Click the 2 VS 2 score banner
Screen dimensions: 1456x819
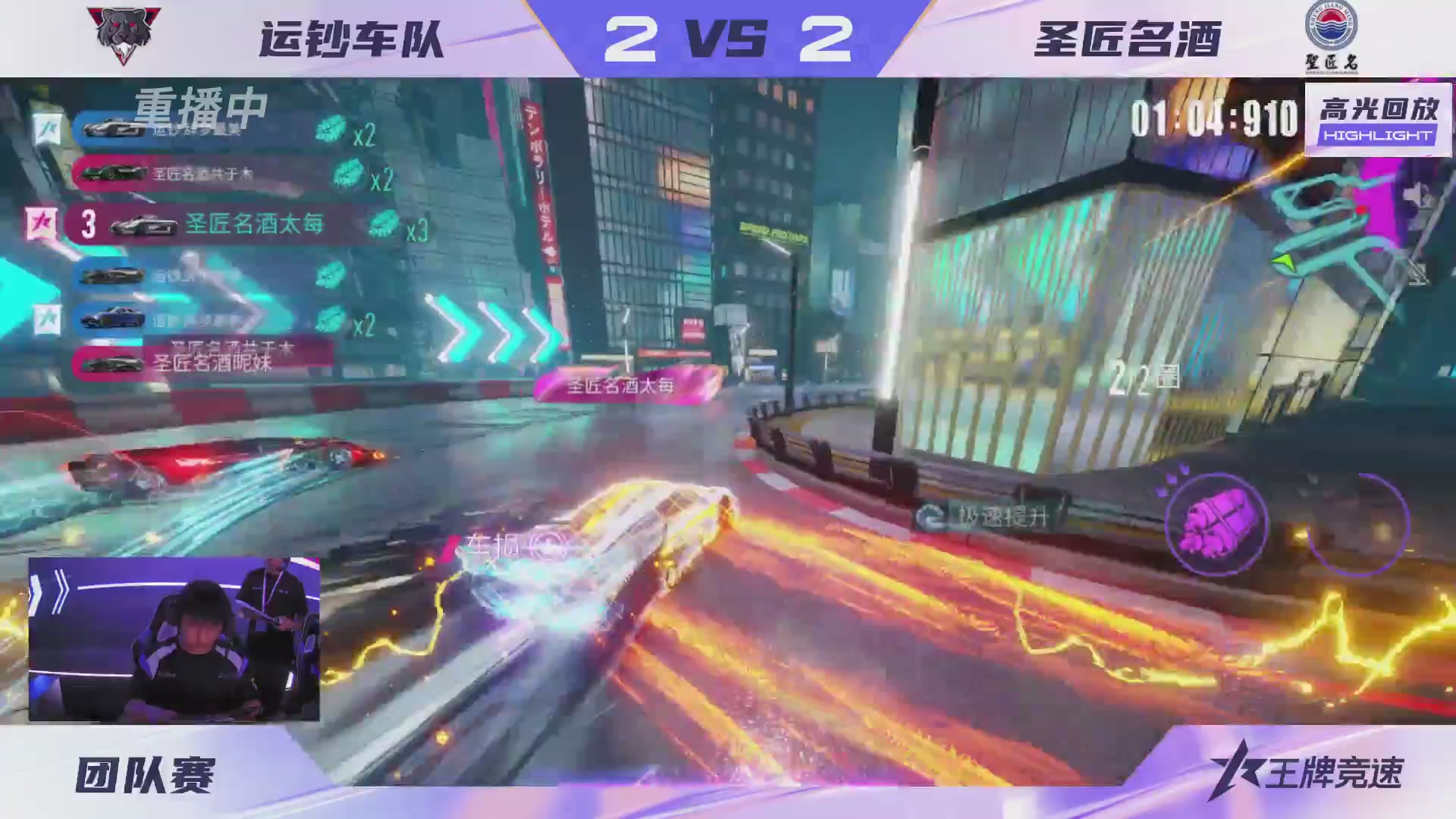point(726,38)
